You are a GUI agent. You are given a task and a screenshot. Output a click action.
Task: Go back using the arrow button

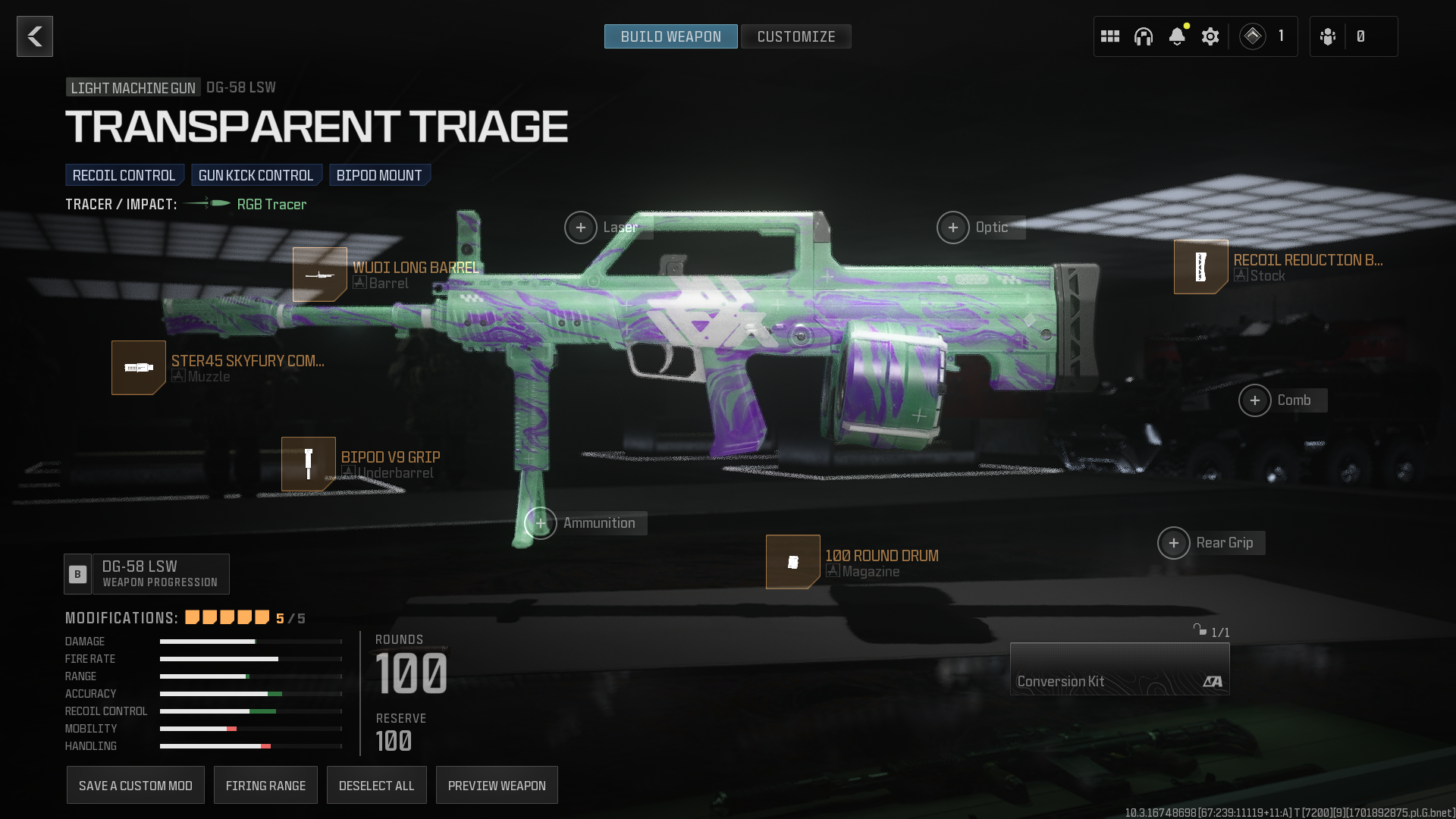[35, 36]
